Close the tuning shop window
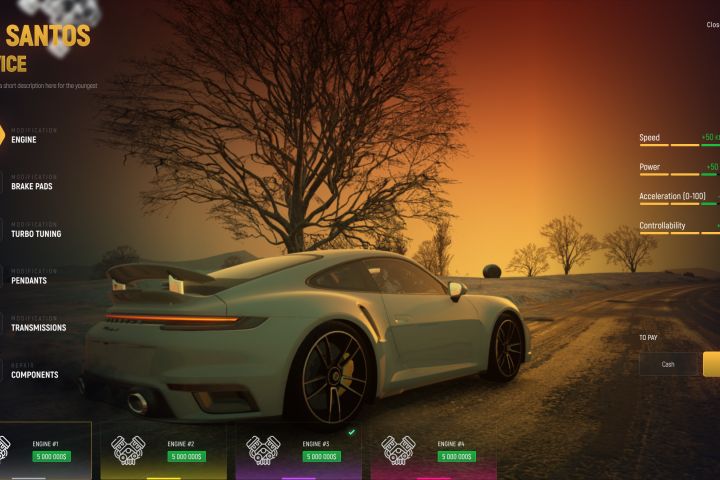The width and height of the screenshot is (720, 480). [x=712, y=24]
